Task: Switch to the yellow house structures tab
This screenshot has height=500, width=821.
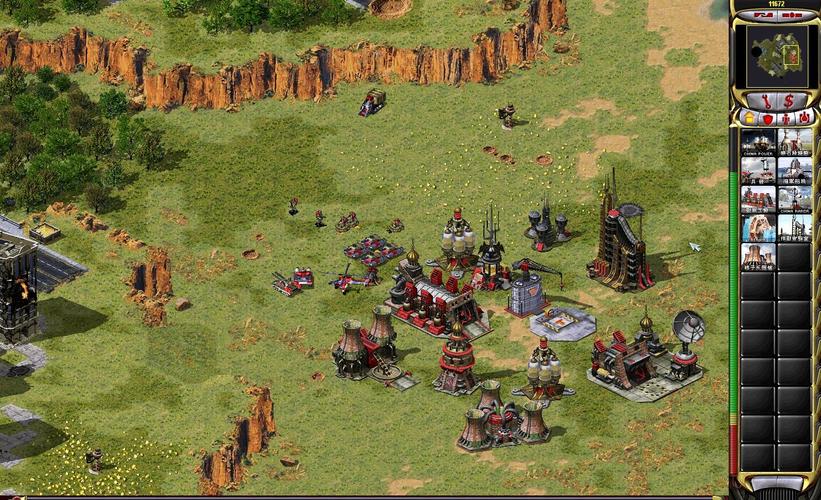Action: point(749,118)
